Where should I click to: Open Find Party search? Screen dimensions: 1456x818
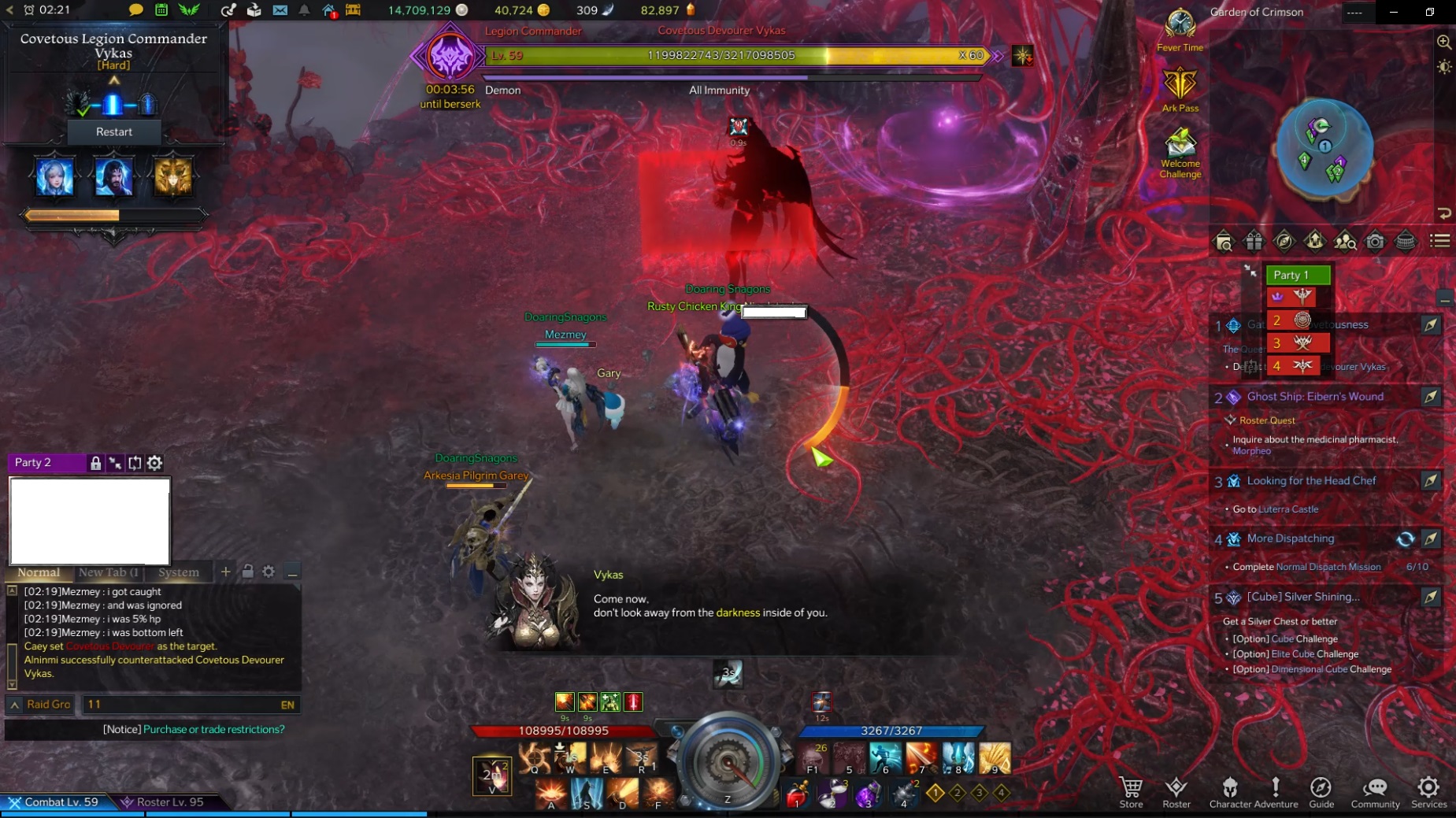[1344, 242]
